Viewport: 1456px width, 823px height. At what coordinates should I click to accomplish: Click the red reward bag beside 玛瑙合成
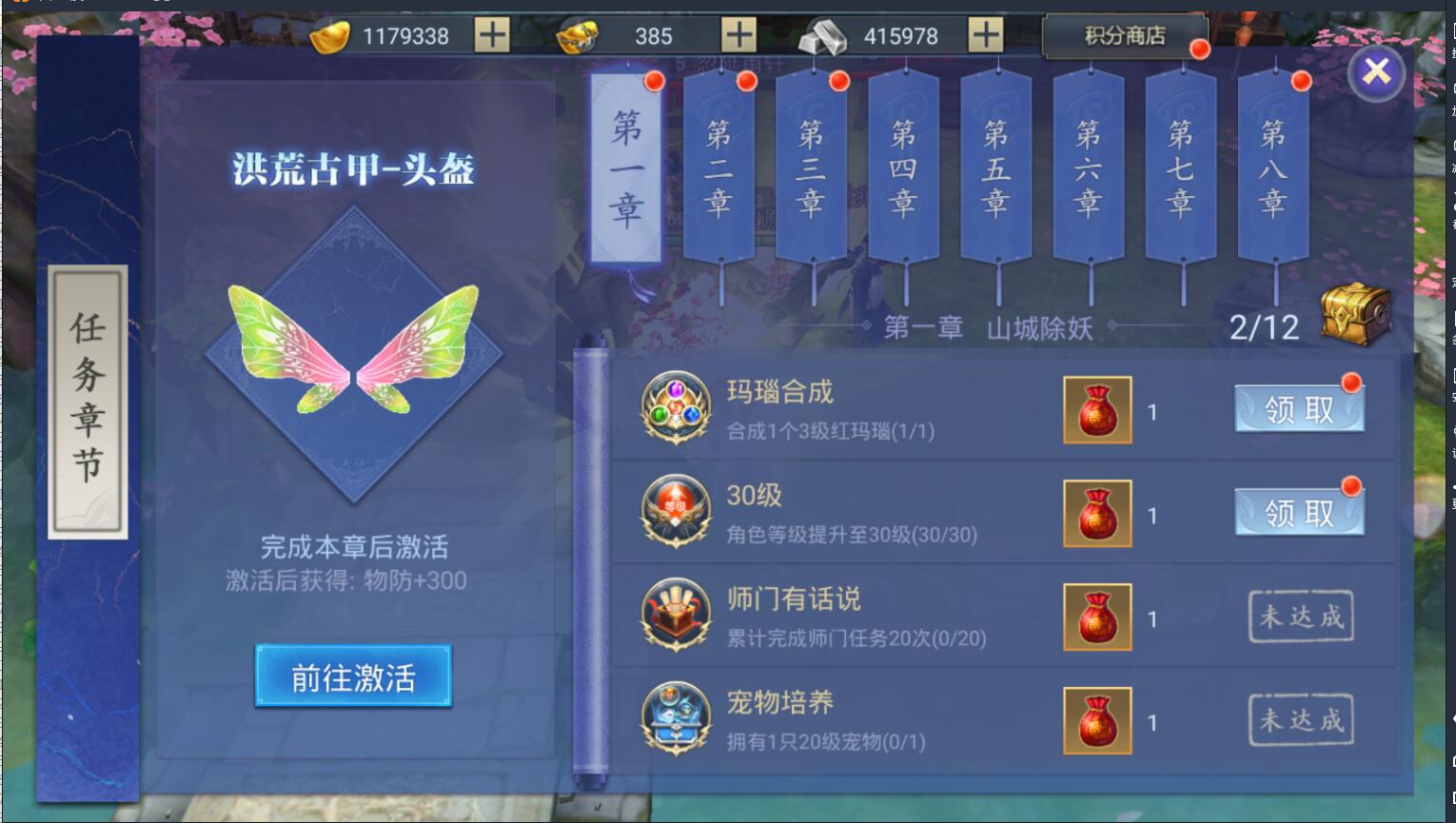tap(1096, 411)
